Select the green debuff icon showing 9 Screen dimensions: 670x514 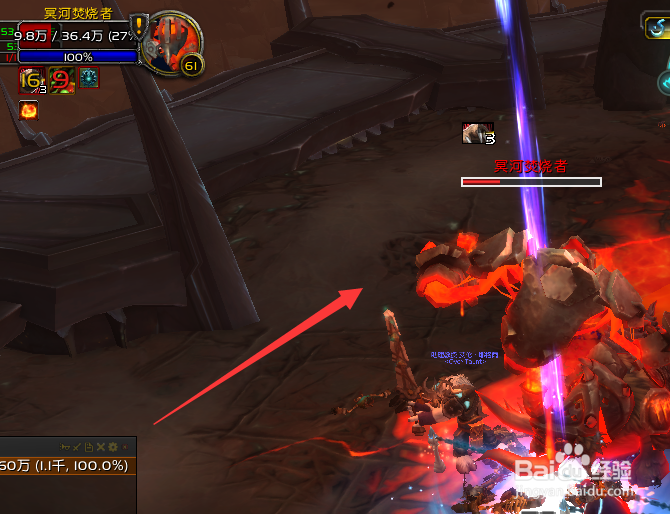click(x=60, y=79)
